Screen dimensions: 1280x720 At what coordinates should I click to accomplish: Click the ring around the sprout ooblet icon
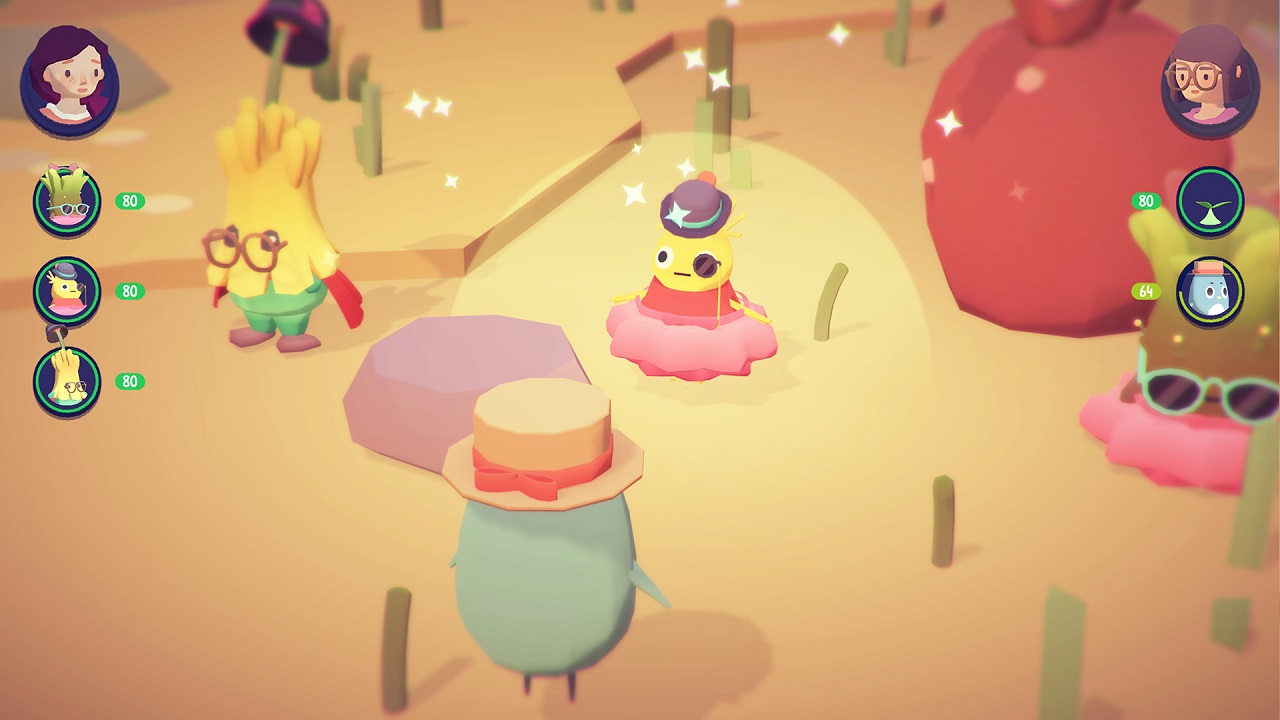coord(1210,173)
